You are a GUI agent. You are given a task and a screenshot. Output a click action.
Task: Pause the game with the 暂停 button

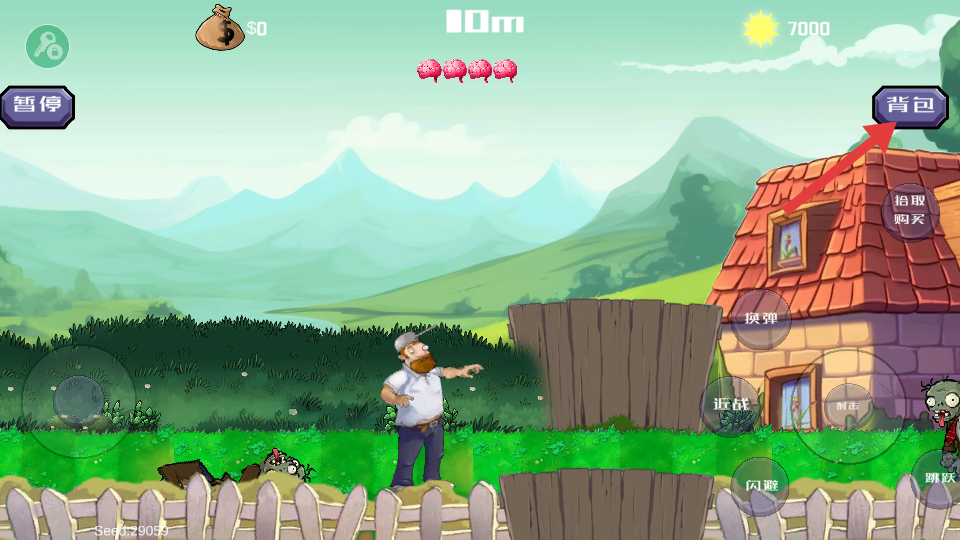tap(37, 106)
